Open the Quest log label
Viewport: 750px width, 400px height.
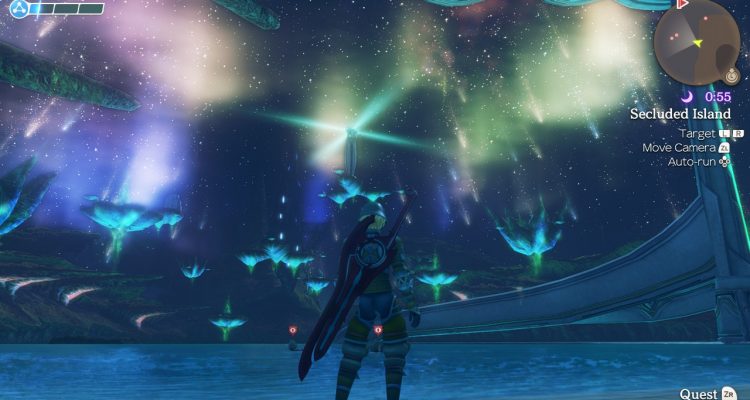pos(698,393)
